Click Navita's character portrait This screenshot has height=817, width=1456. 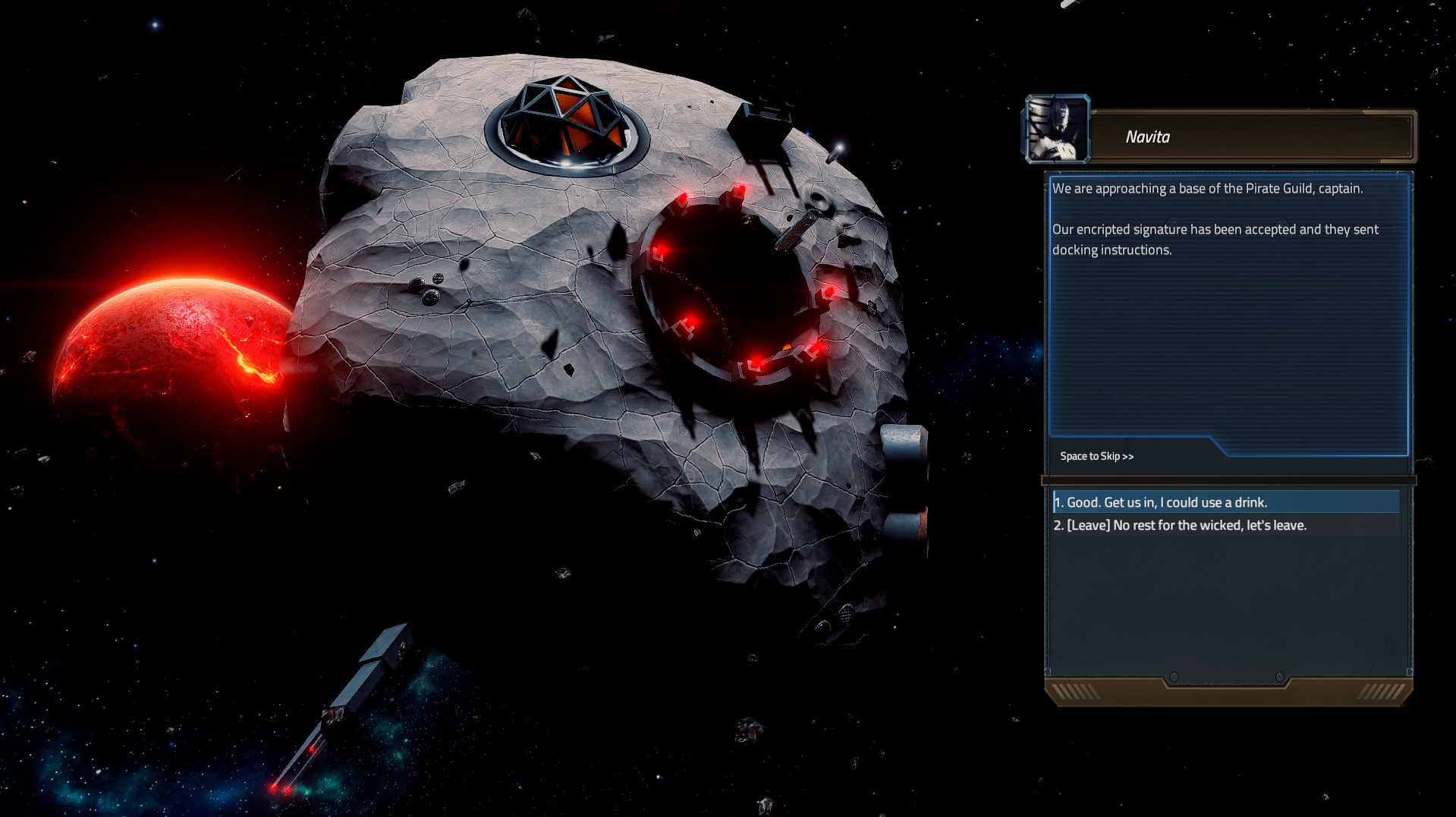[x=1057, y=129]
